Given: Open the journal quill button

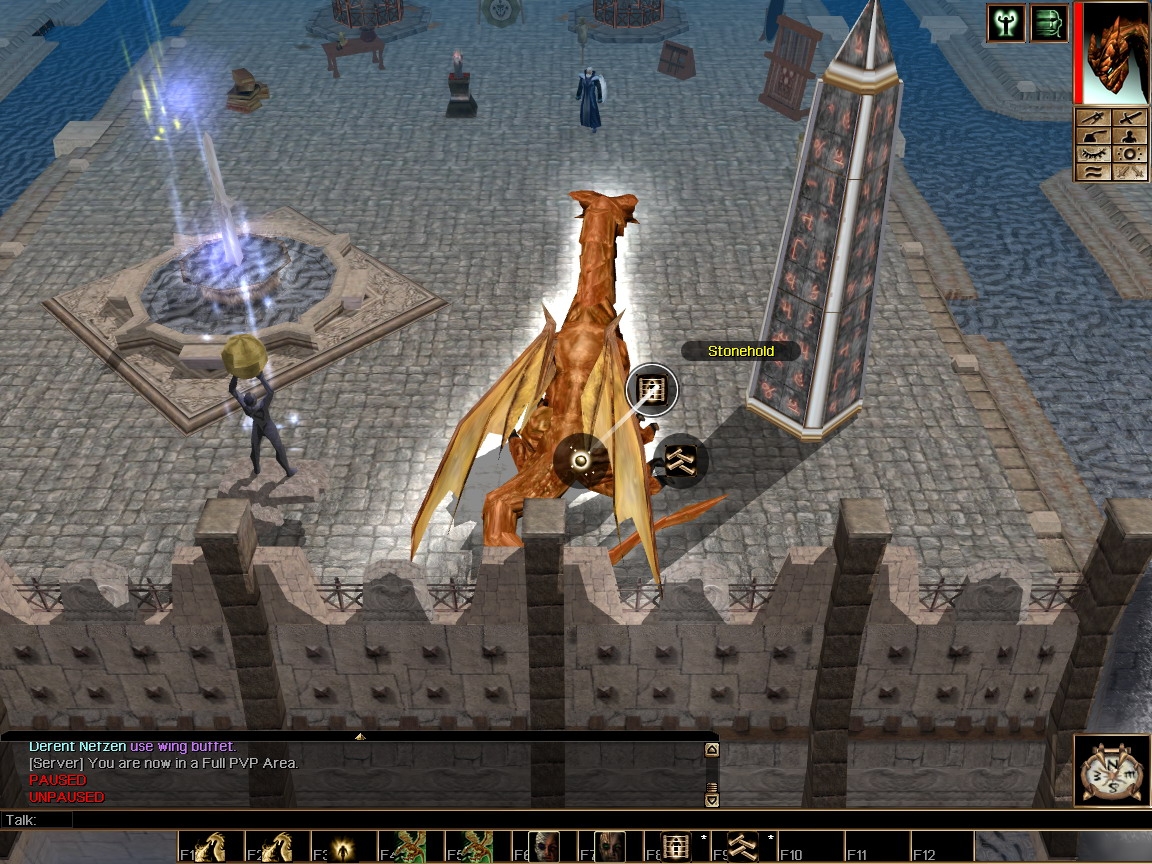Looking at the screenshot, I should (x=1093, y=137).
